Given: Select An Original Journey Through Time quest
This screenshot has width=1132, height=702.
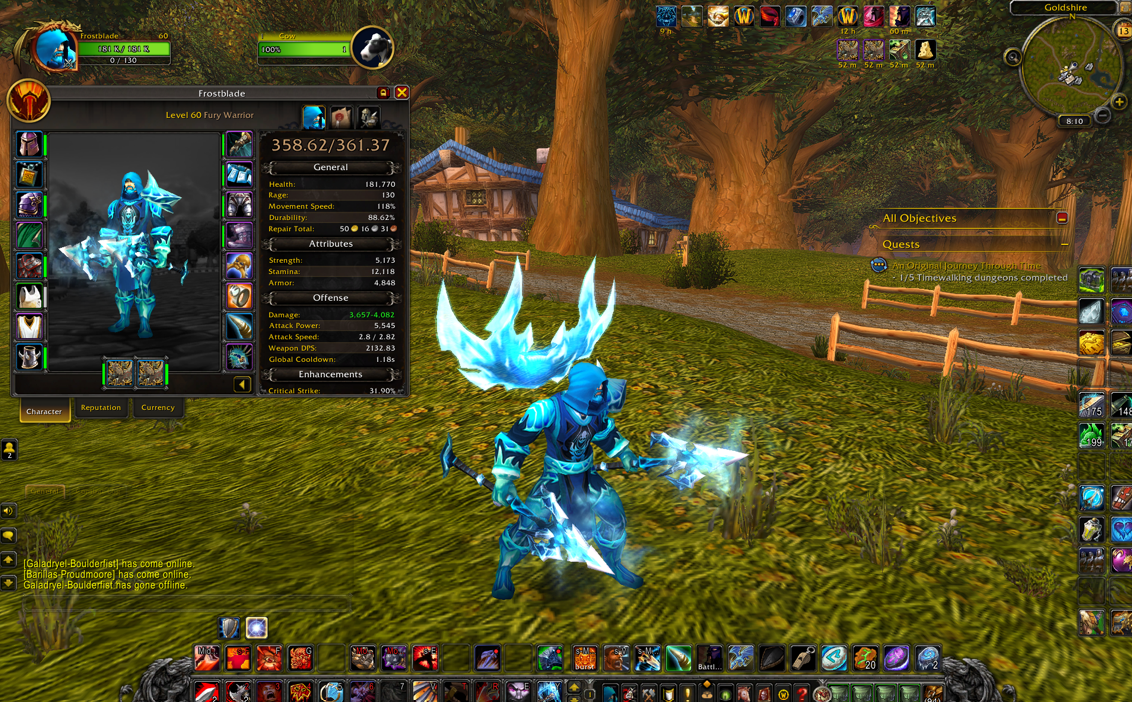Looking at the screenshot, I should click(x=966, y=265).
